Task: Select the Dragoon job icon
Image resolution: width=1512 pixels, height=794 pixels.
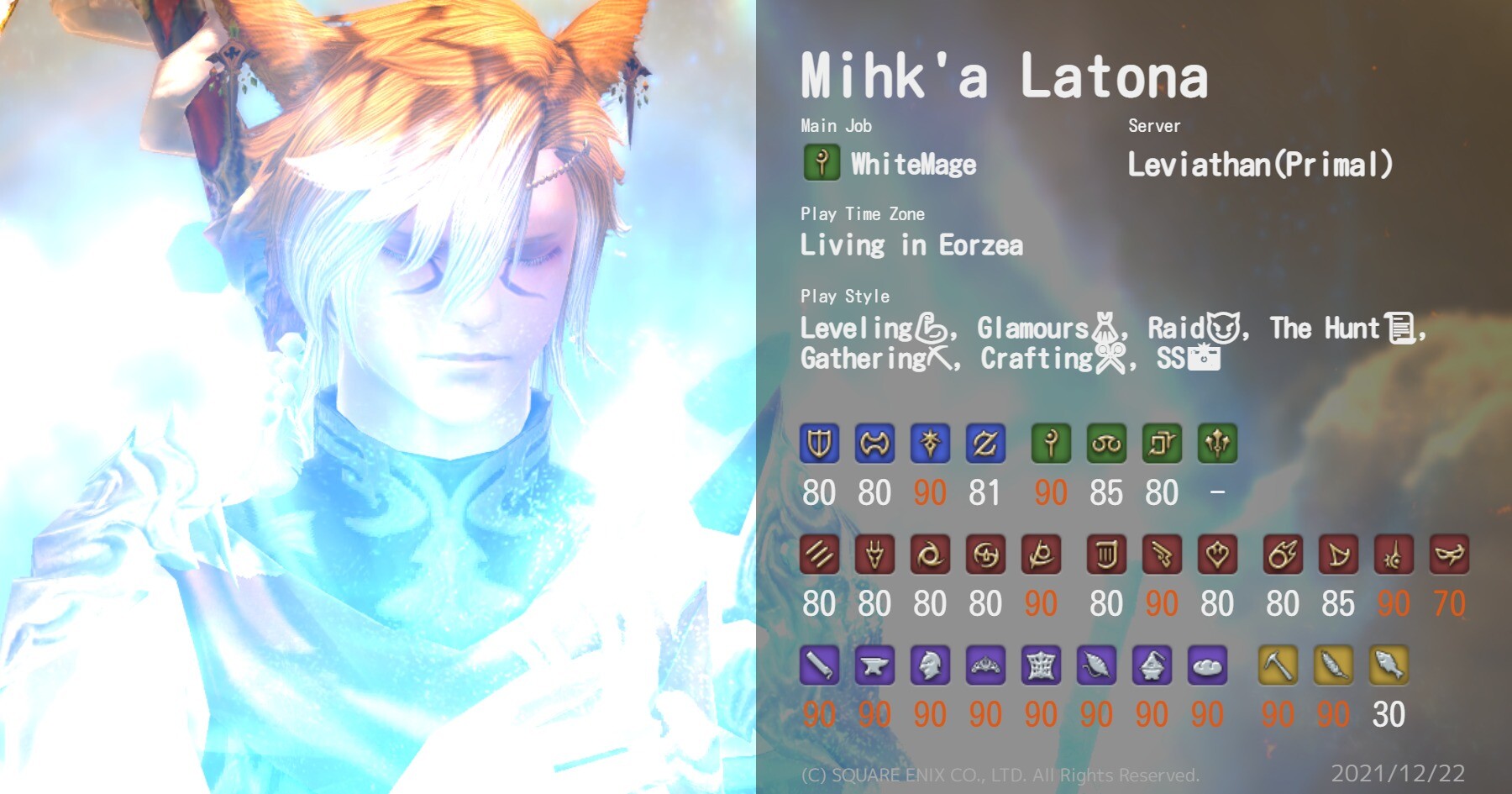Action: [x=874, y=555]
